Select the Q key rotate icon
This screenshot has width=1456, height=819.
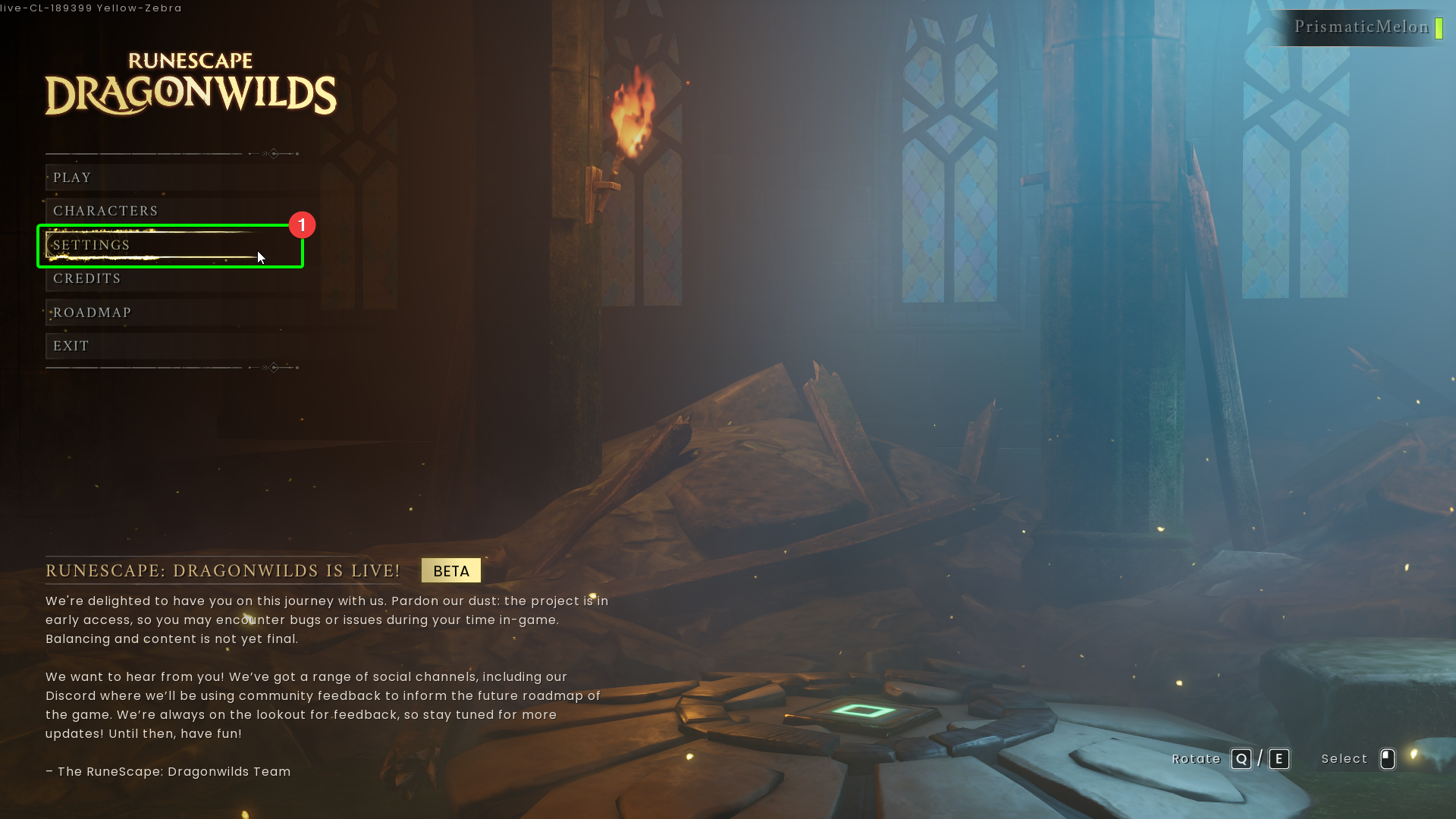(x=1241, y=758)
